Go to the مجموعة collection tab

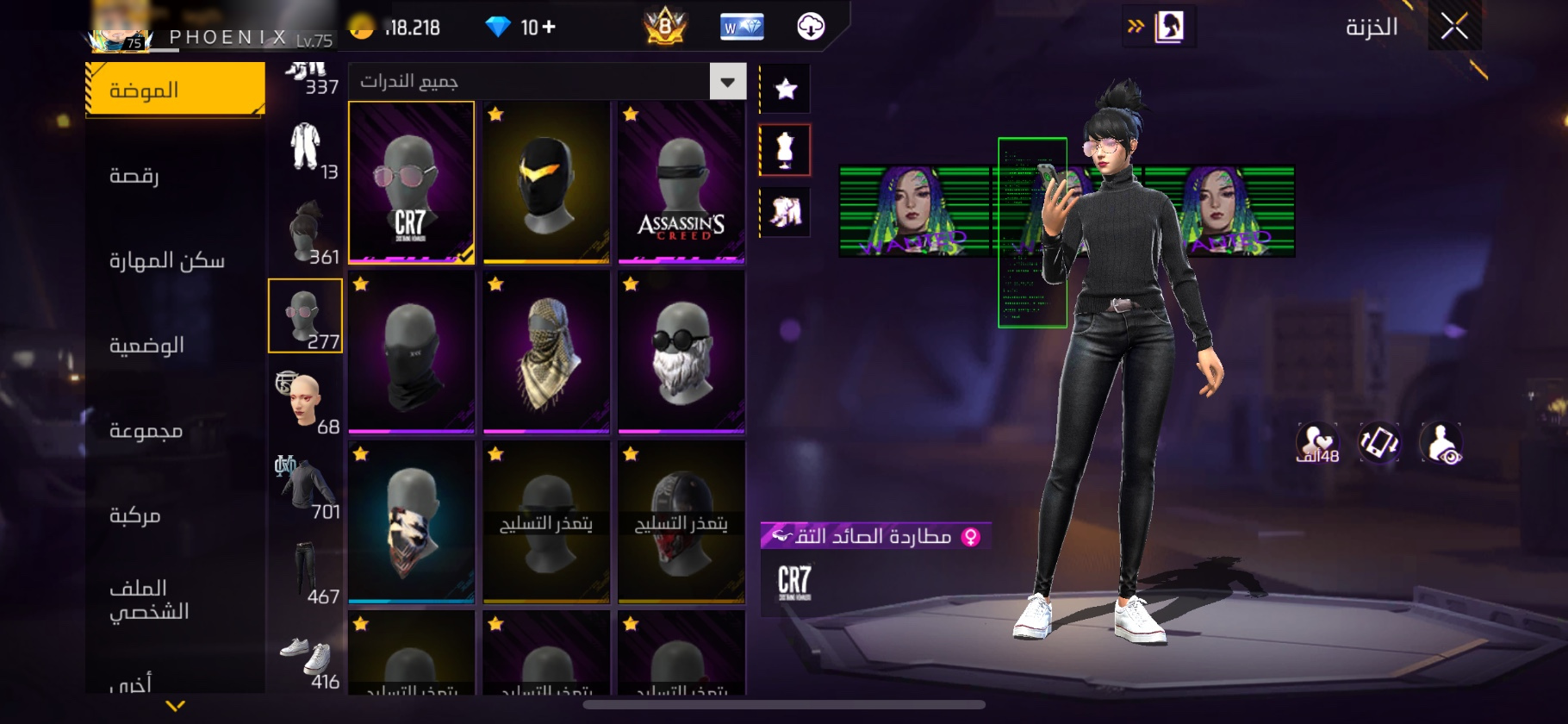pos(146,430)
